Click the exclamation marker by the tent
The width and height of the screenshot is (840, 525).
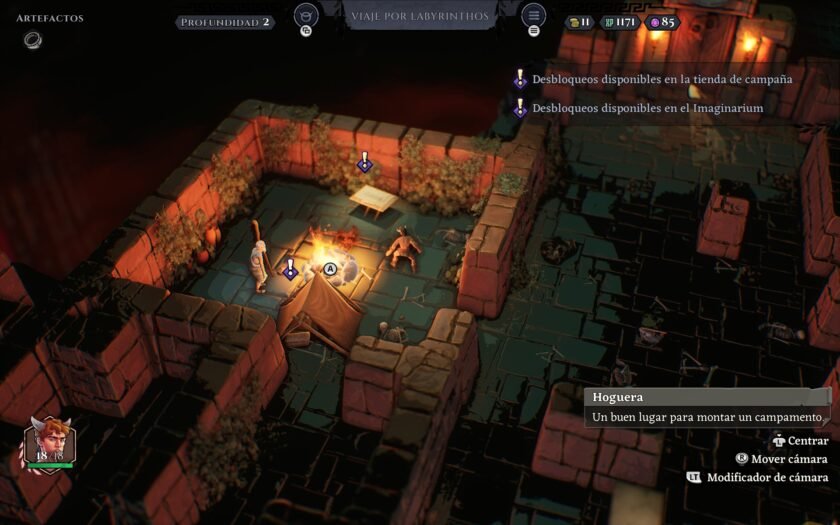tap(290, 269)
